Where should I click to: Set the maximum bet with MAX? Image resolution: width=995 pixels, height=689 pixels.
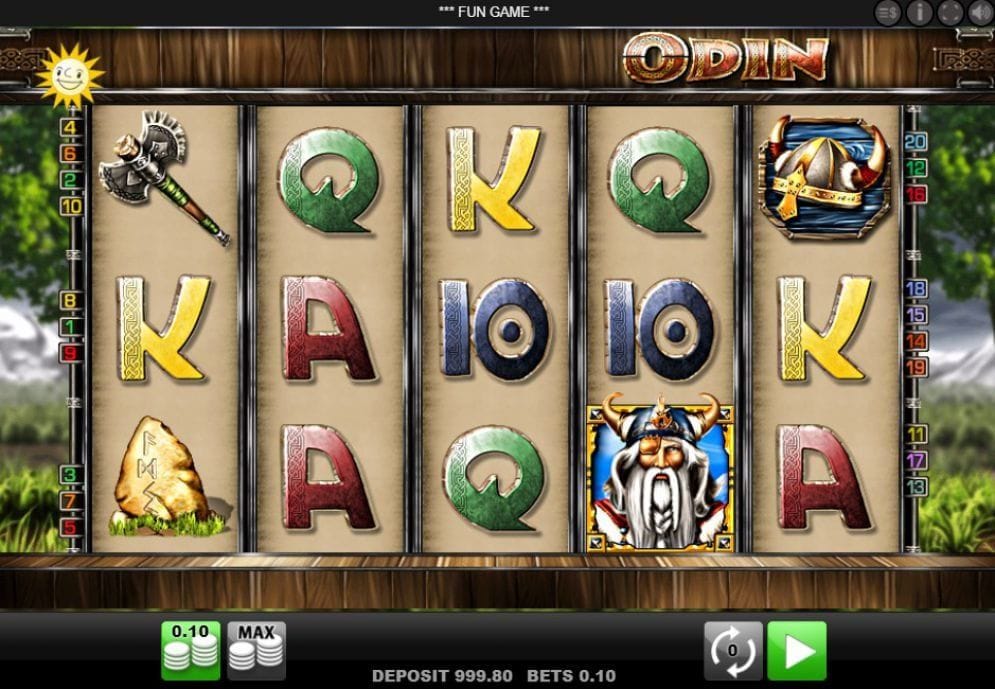[256, 650]
